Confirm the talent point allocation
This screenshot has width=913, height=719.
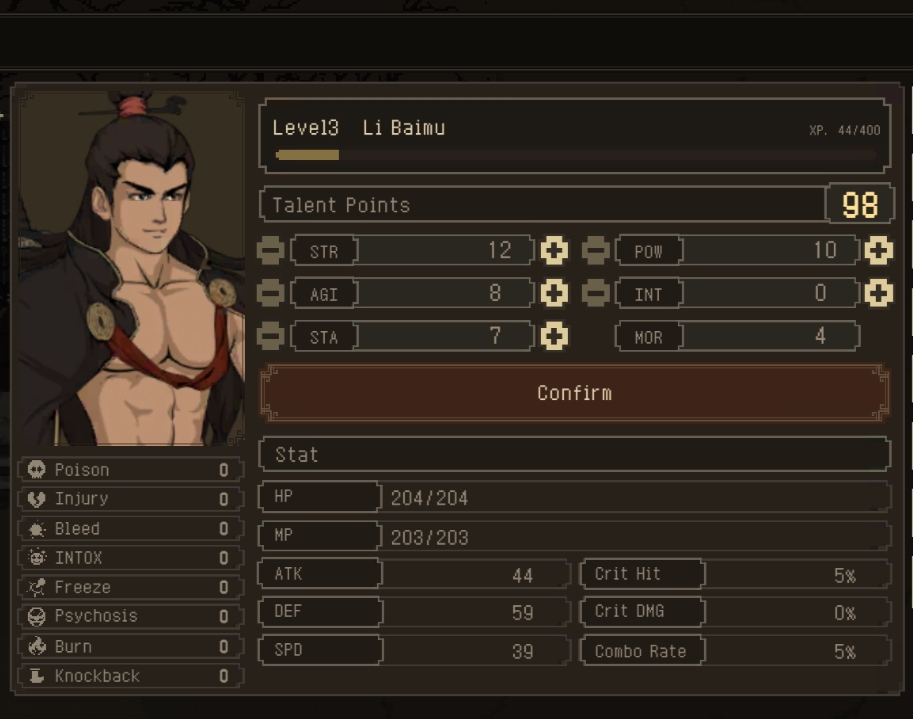point(574,393)
